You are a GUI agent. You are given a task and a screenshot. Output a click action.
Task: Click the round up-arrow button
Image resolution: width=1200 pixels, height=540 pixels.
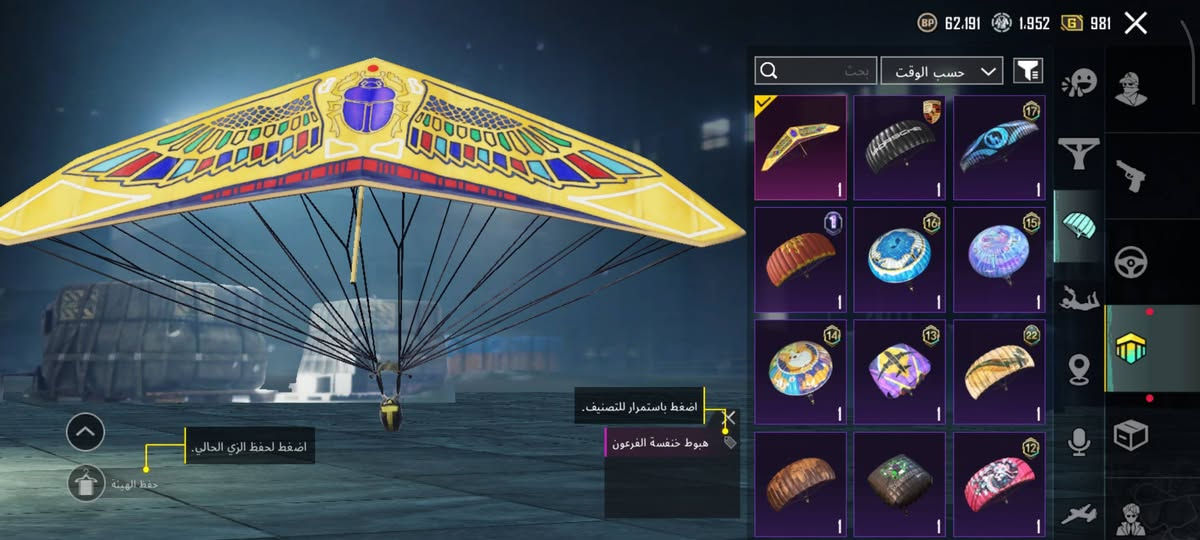(85, 432)
